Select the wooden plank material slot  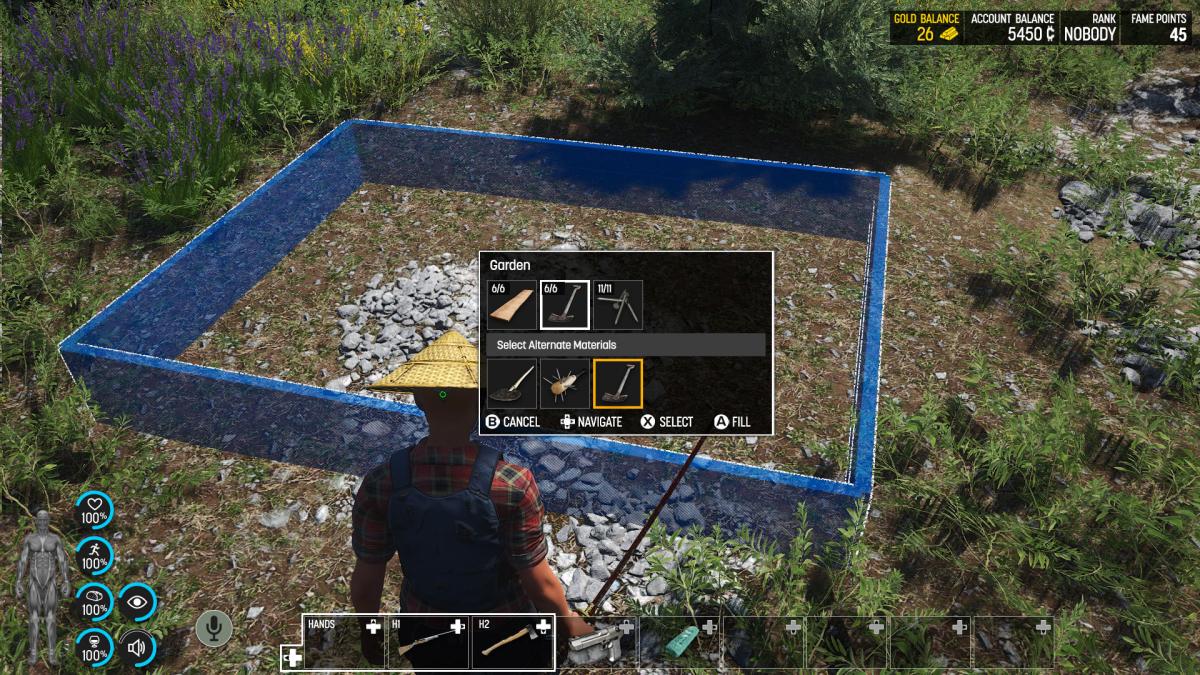point(511,306)
